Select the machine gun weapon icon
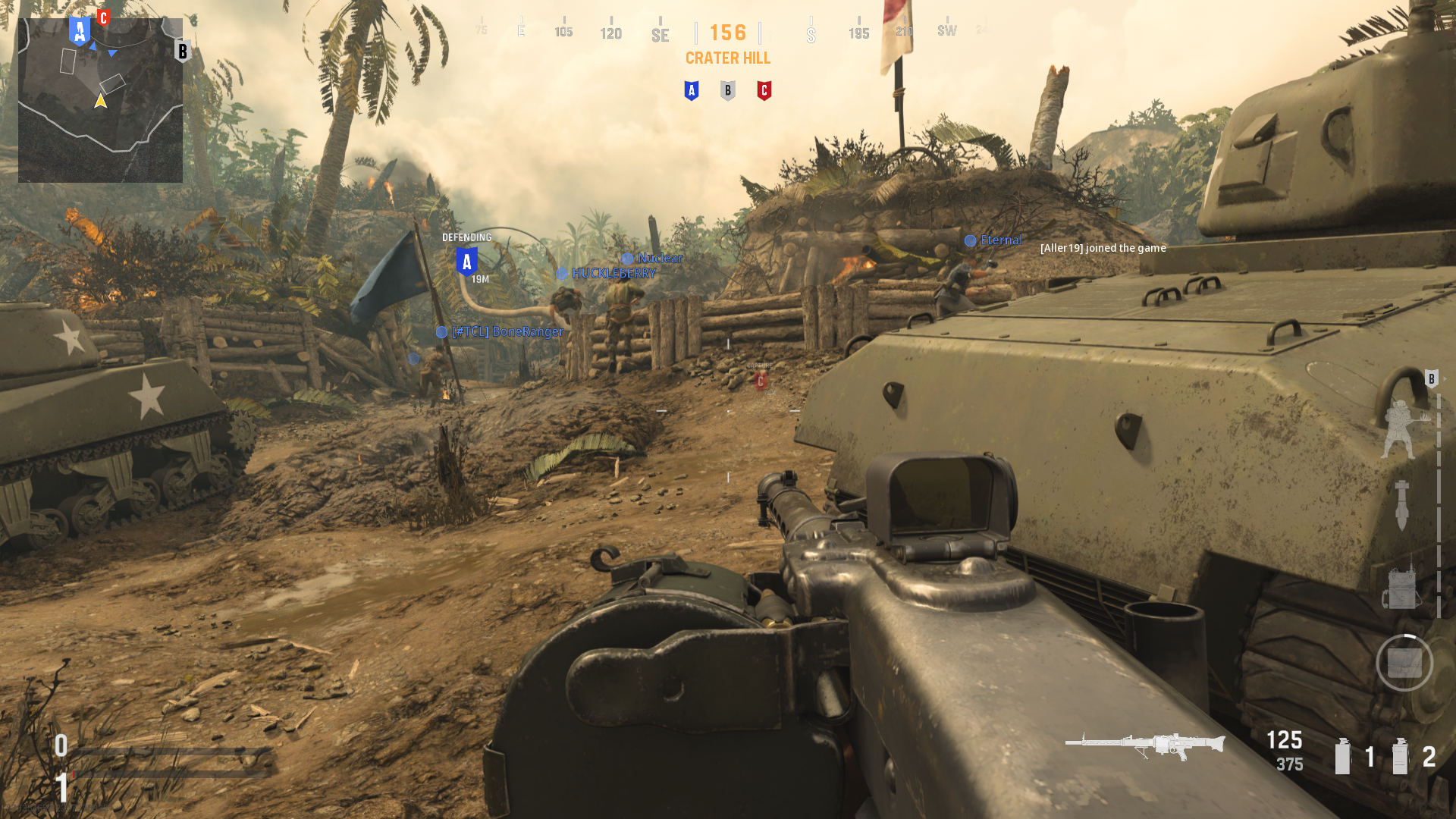Screen dimensions: 1456x819 tap(1144, 745)
